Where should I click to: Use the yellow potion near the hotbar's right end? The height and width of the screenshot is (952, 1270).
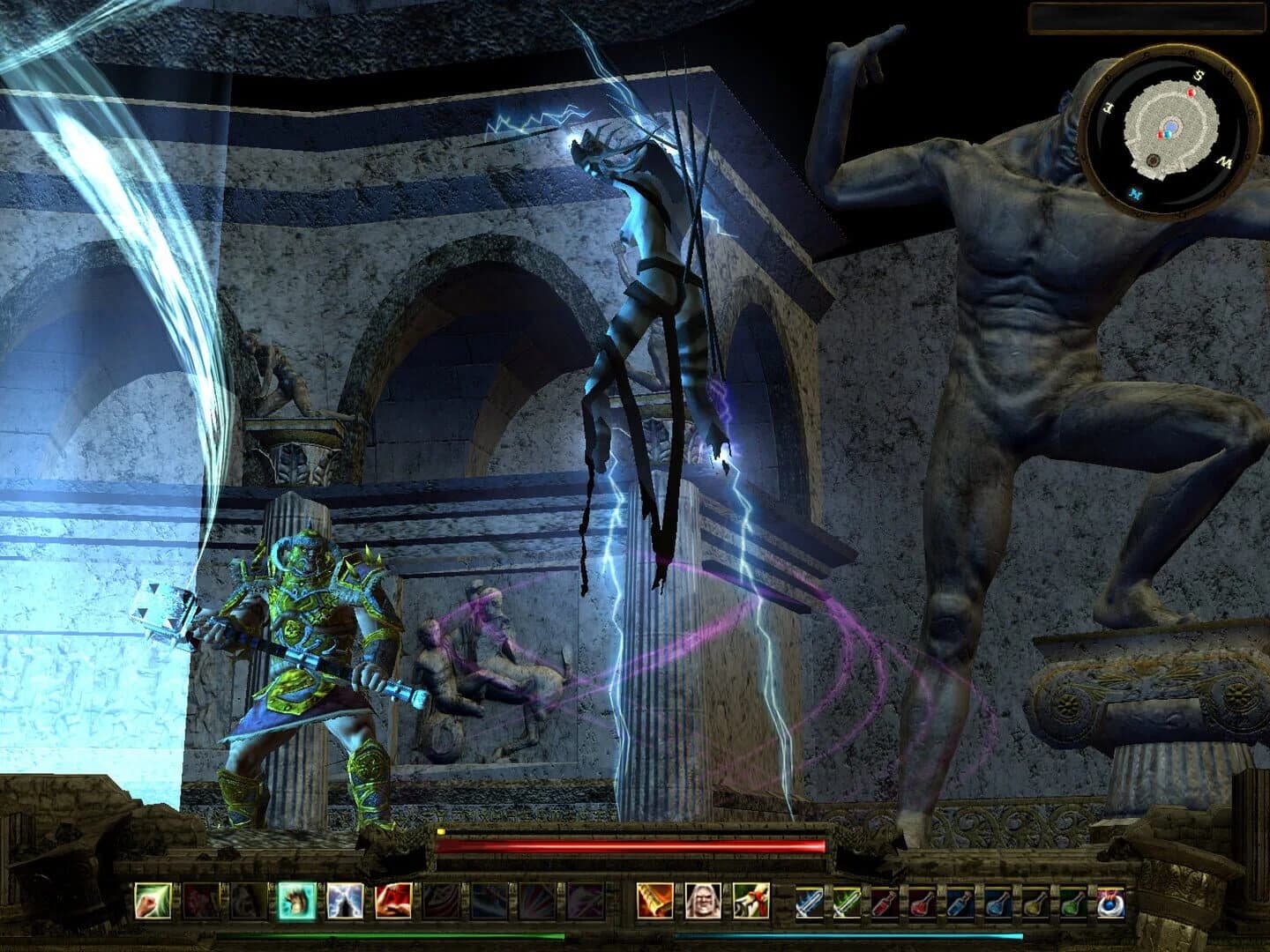point(1035,903)
